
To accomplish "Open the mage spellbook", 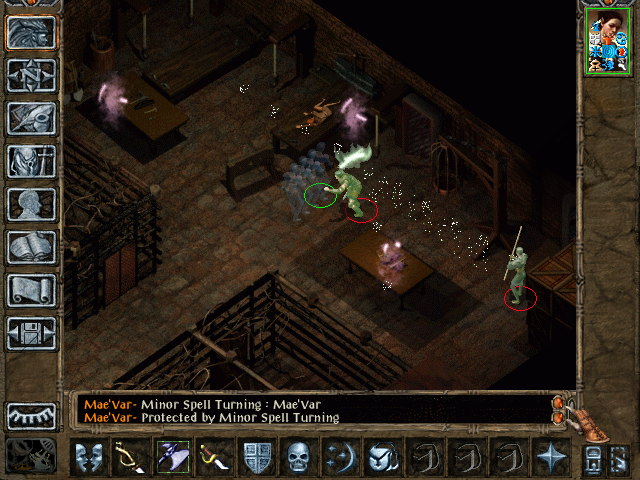I will 31,247.
